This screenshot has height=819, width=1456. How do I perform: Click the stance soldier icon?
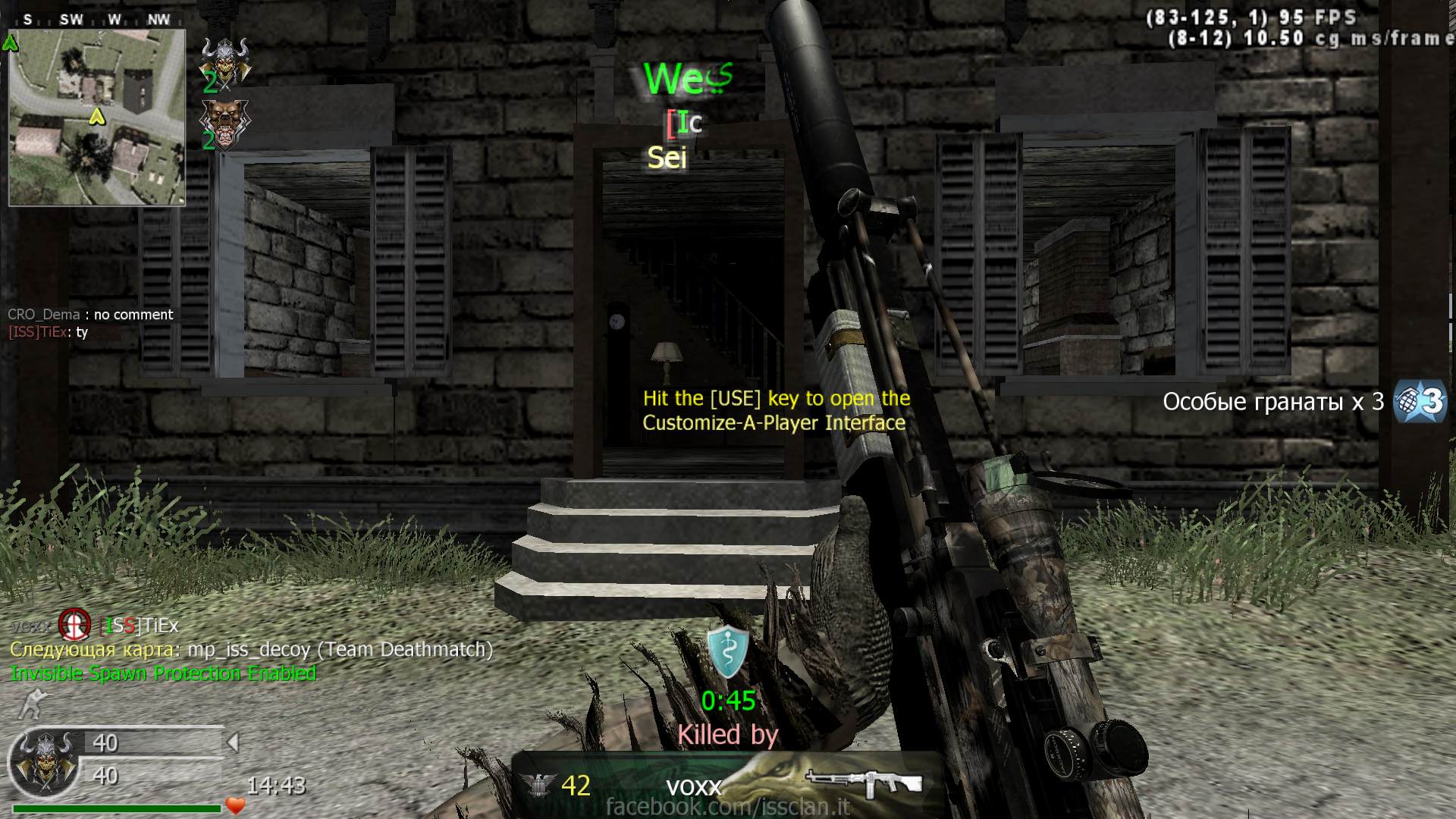click(x=32, y=704)
